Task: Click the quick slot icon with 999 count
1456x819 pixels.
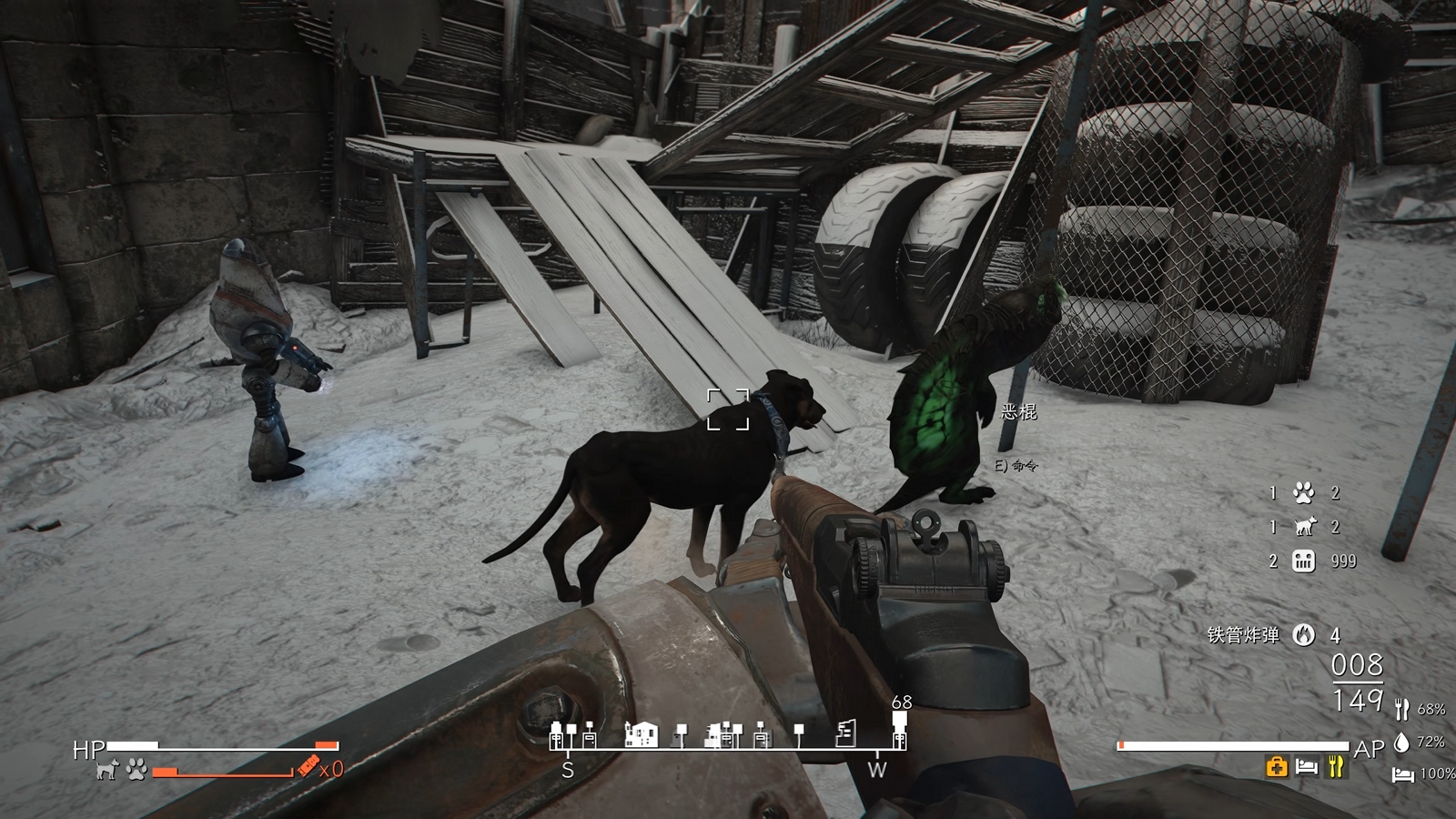Action: tap(1303, 561)
